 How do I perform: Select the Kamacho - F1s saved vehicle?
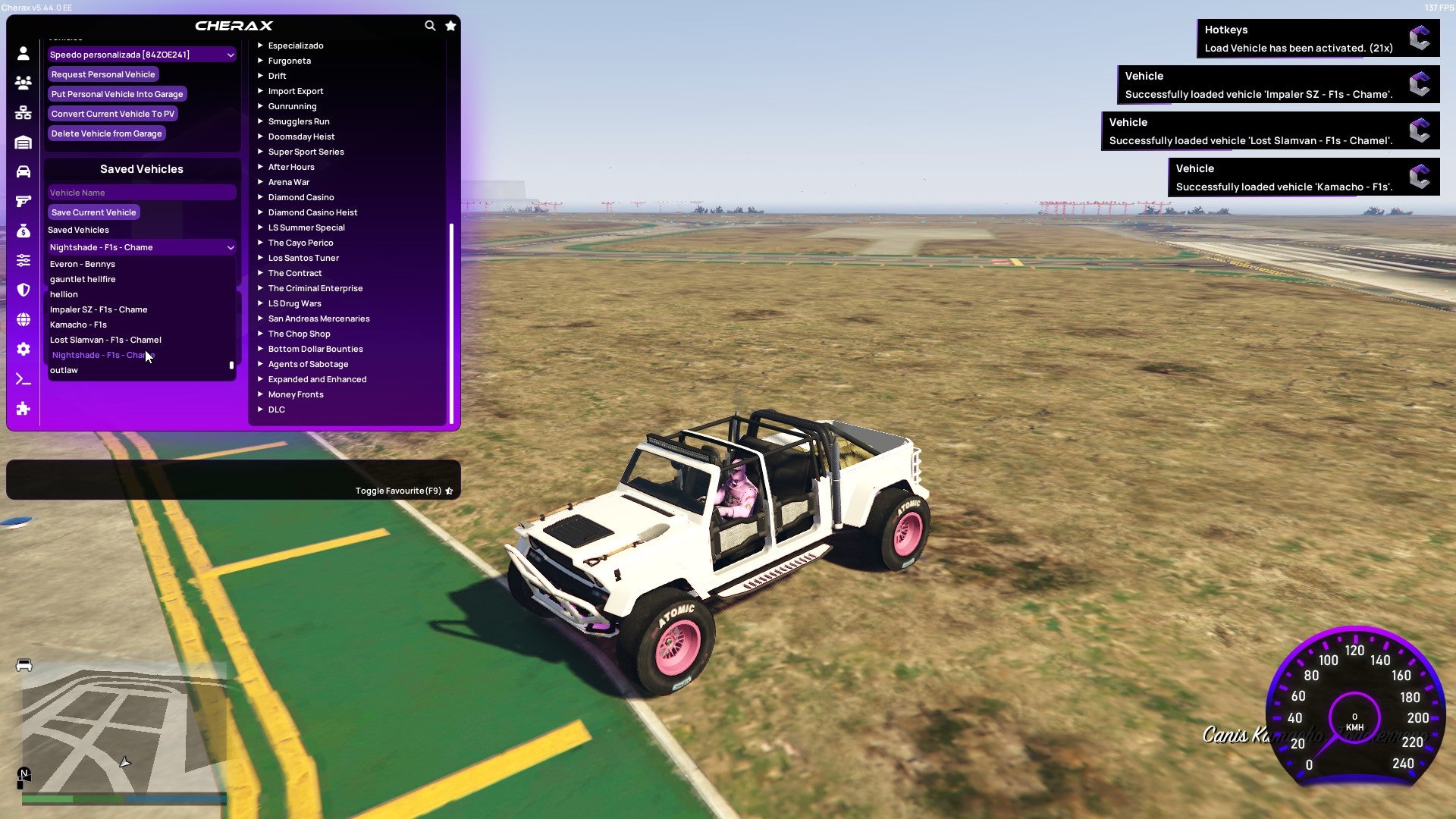(79, 325)
